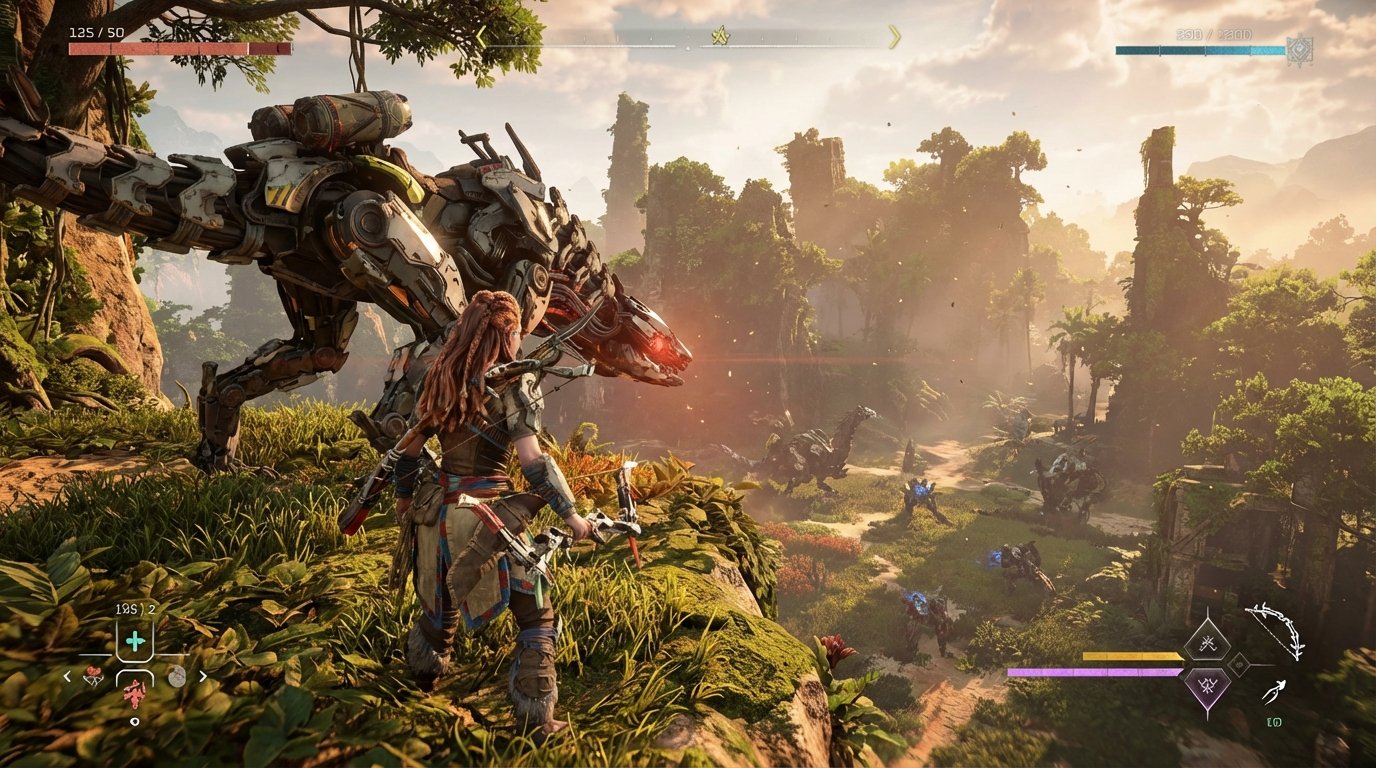
Task: Select the yellow crossed-spears weapon diamond
Action: point(1208,644)
